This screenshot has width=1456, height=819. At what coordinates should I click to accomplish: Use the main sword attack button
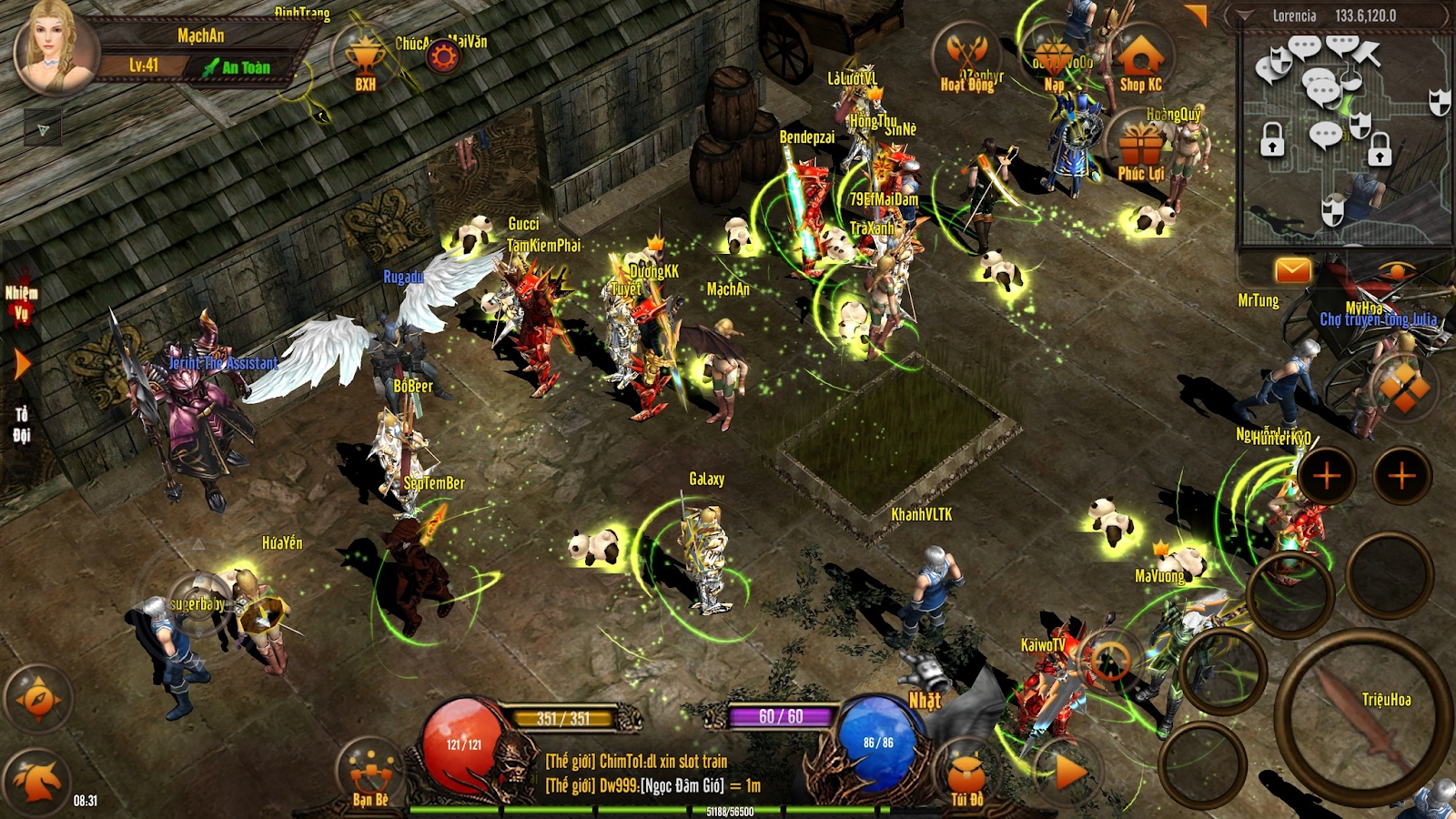click(1360, 716)
